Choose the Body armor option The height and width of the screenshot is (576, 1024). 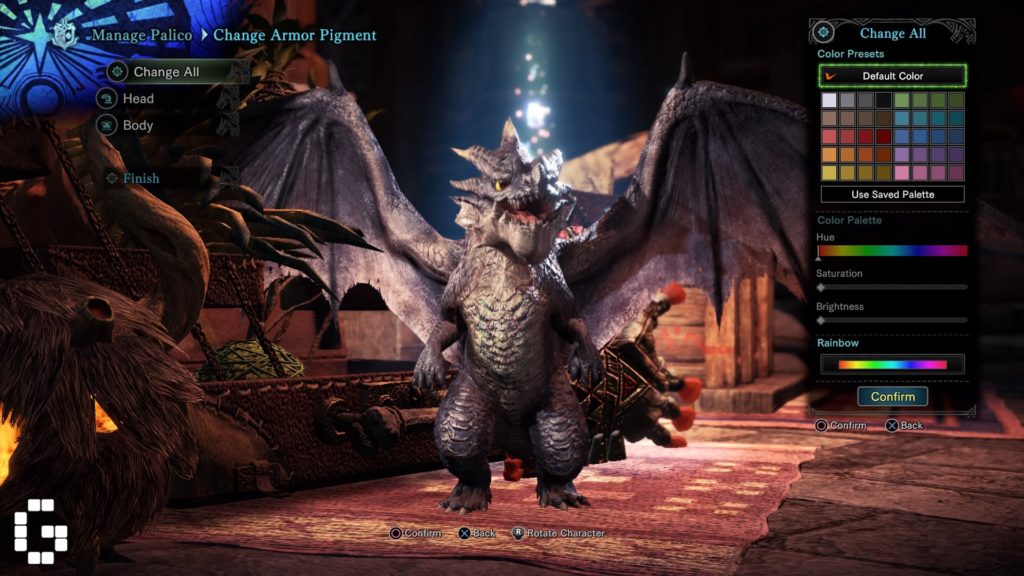point(138,126)
